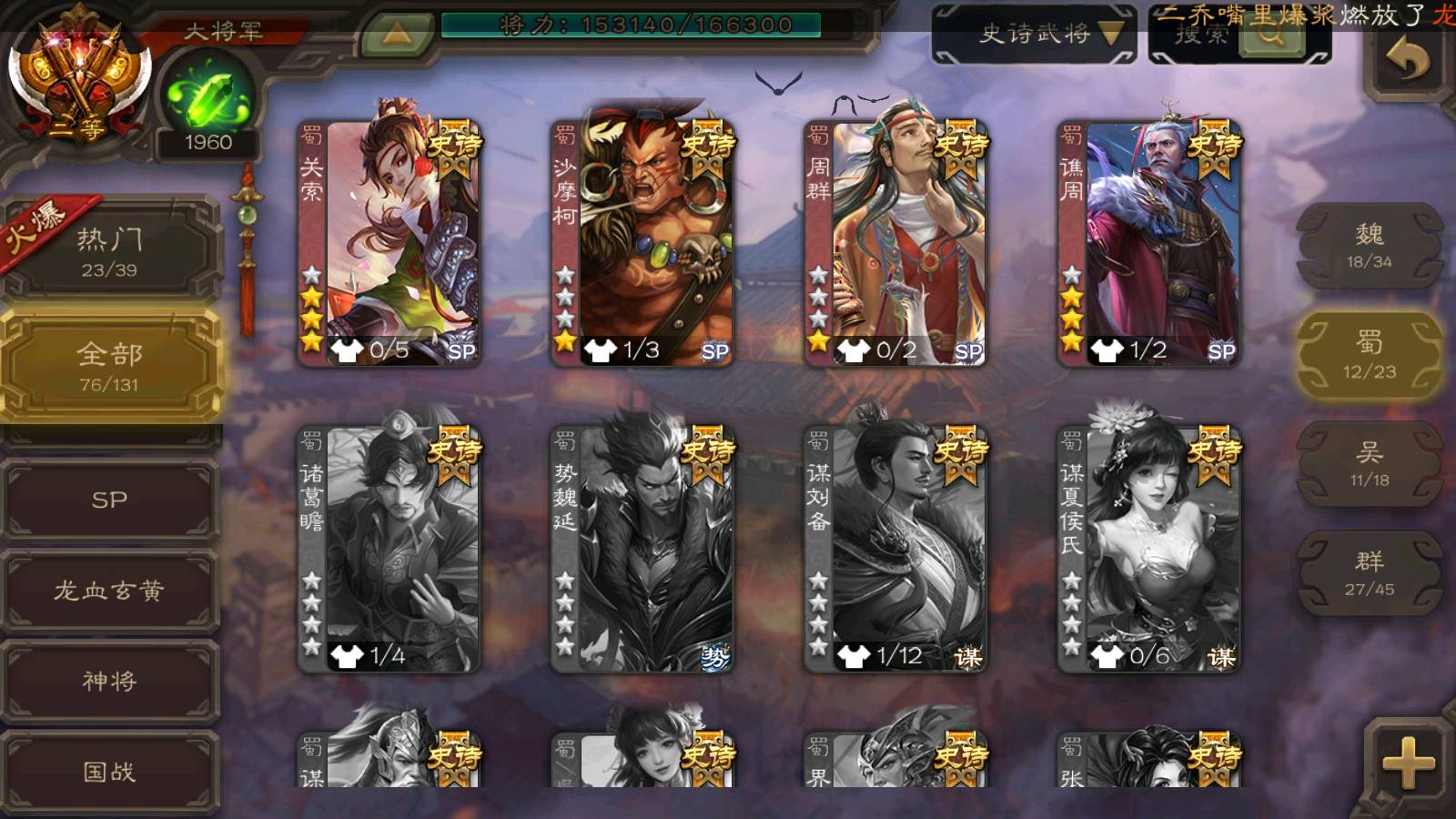Filter generals by 魏 faction
The image size is (1456, 819).
tap(1369, 246)
